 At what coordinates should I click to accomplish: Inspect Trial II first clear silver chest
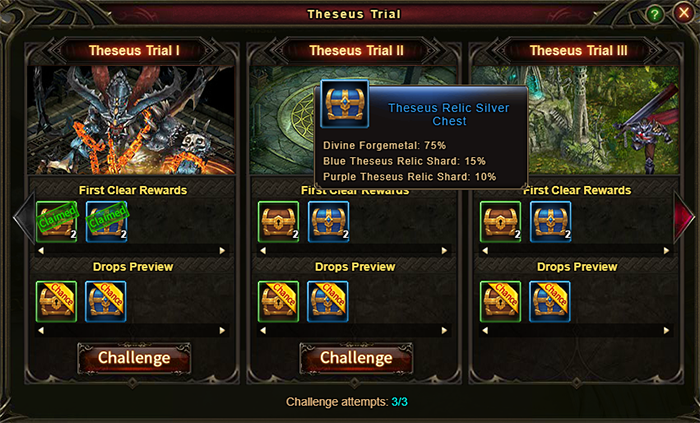(328, 222)
